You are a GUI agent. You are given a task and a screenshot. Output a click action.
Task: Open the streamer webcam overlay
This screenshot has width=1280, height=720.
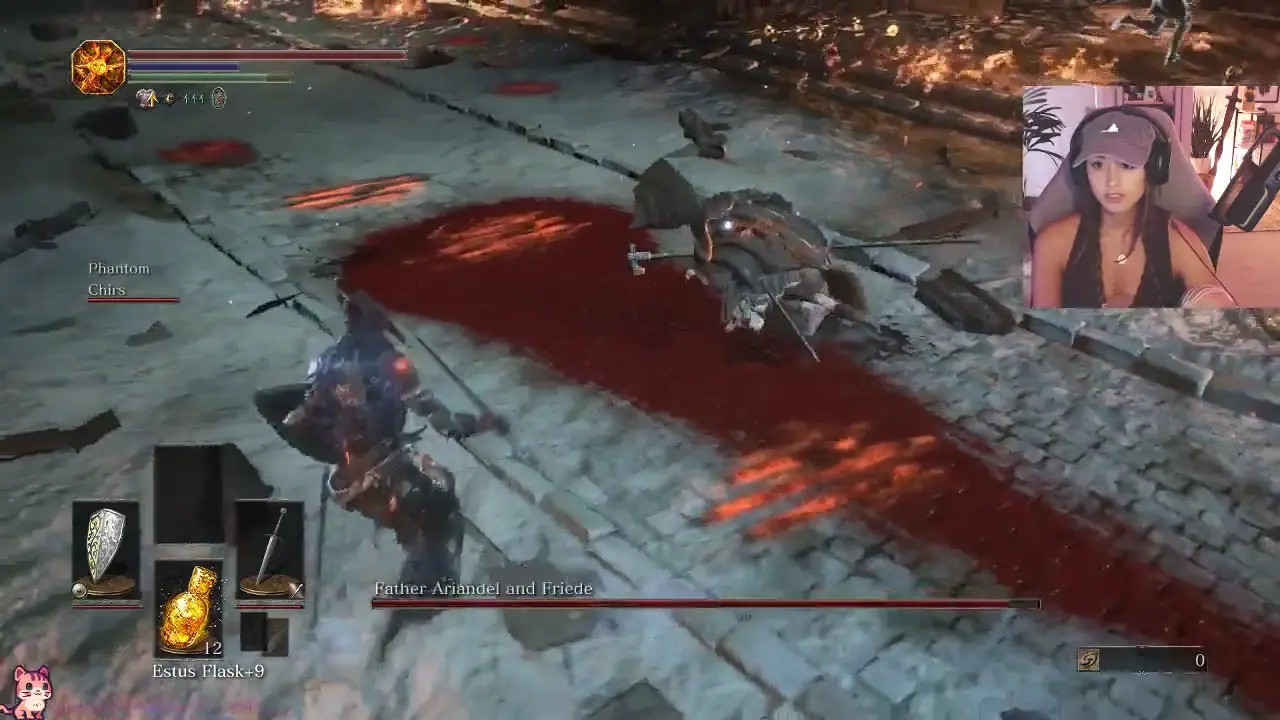click(1150, 196)
